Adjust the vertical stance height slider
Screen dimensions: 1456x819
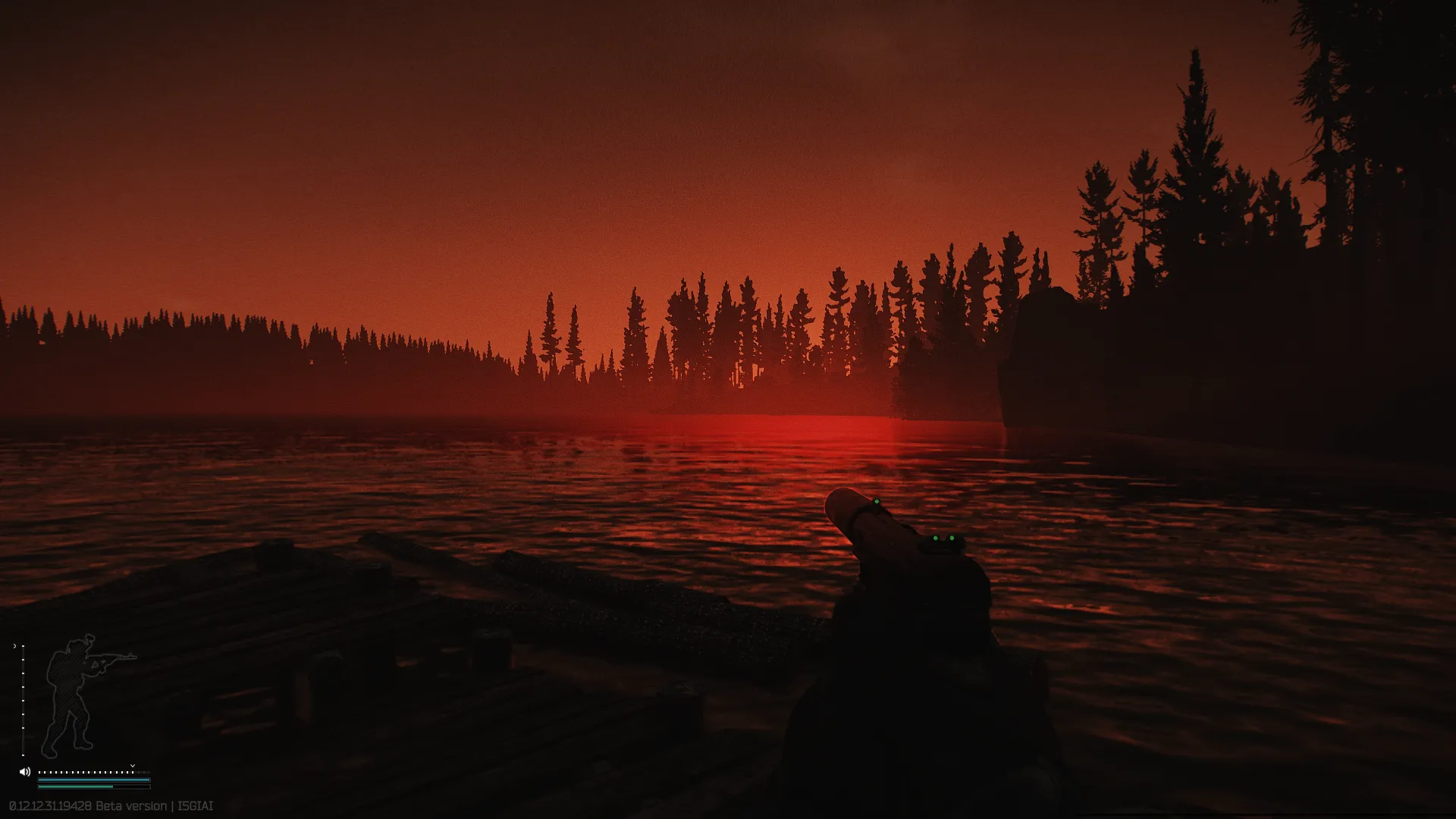[23, 700]
